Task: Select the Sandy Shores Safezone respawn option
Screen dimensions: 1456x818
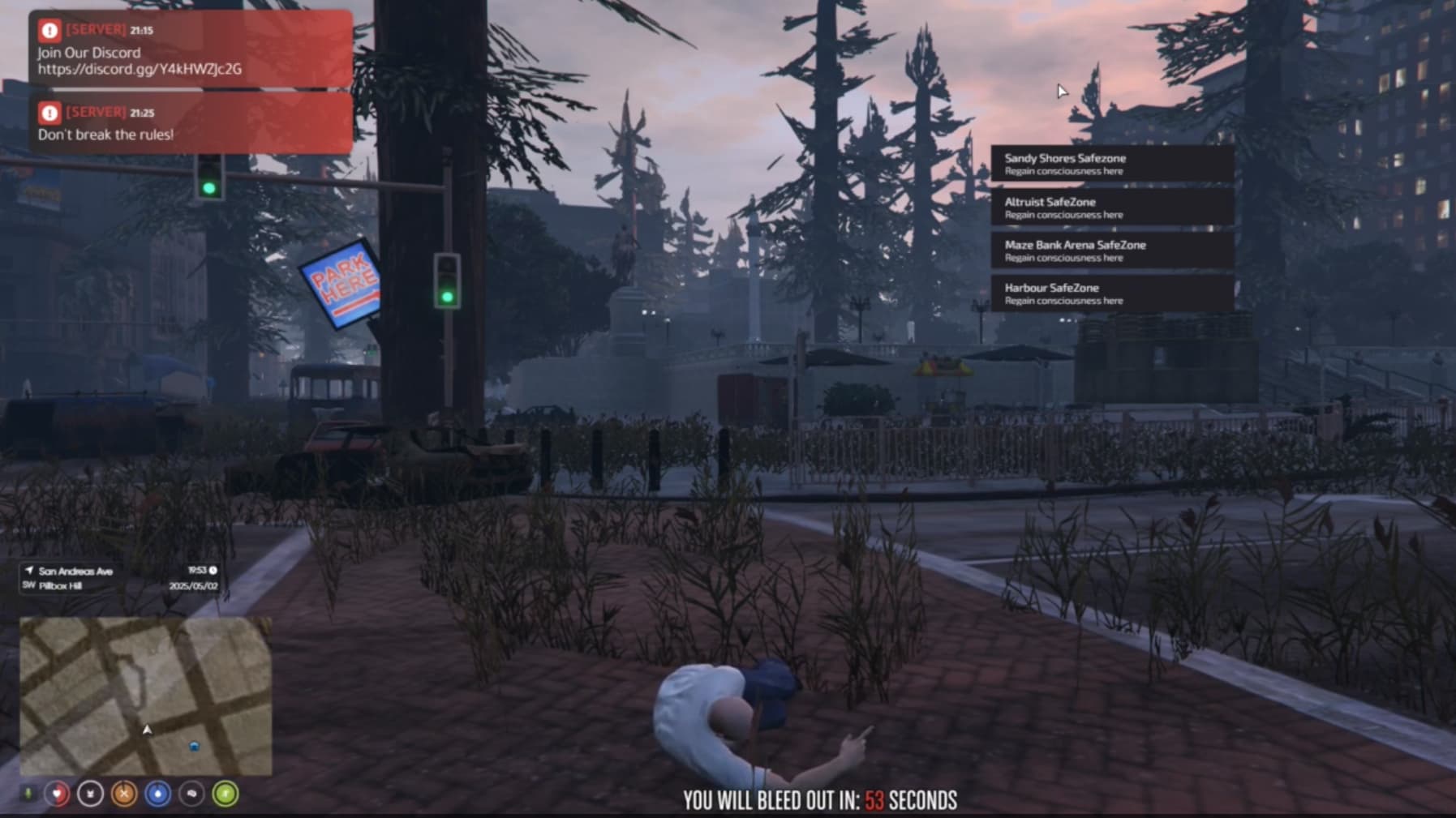Action: (x=1111, y=163)
